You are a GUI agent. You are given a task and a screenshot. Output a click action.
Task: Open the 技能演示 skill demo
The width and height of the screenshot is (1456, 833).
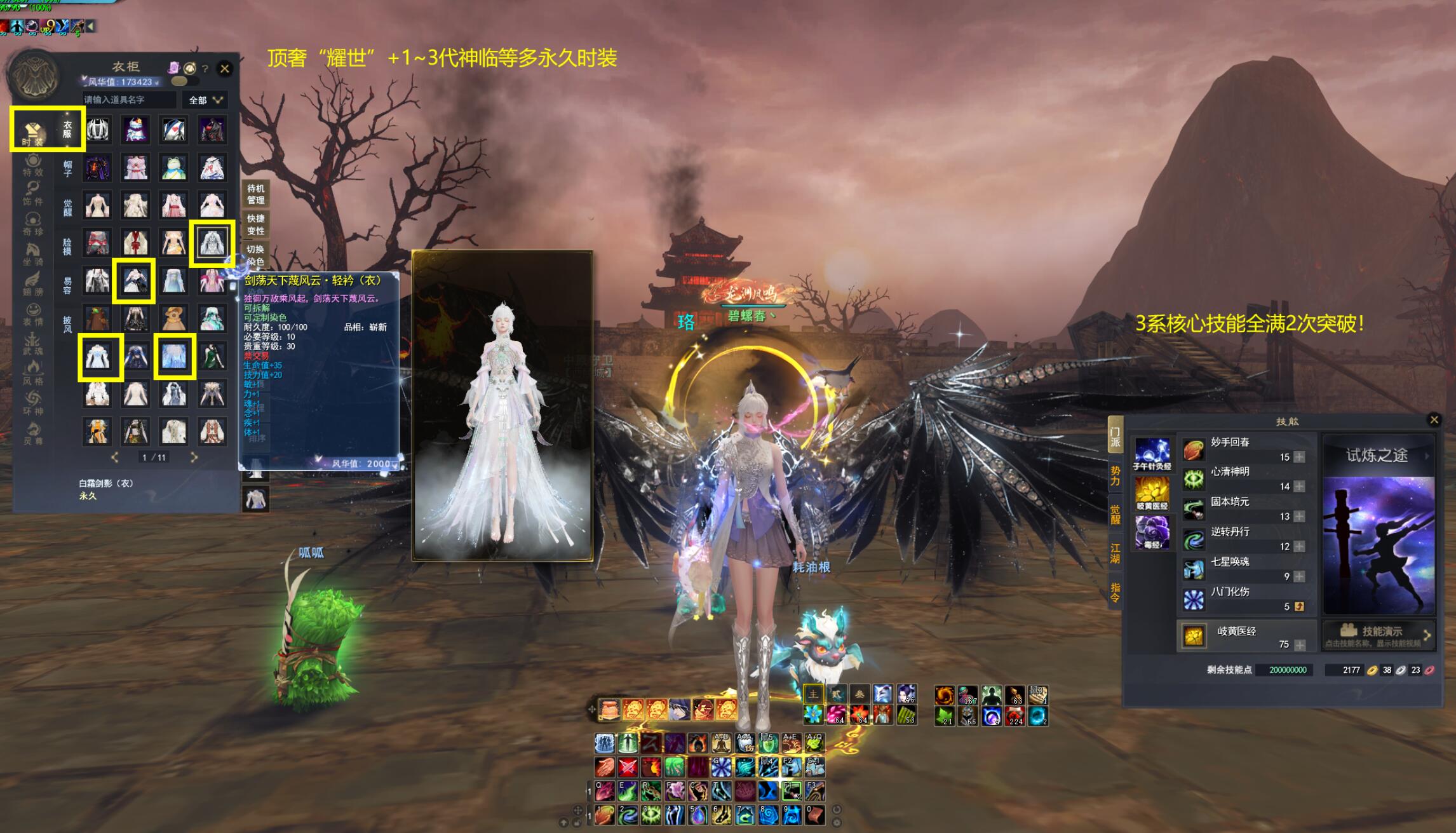[x=1377, y=633]
